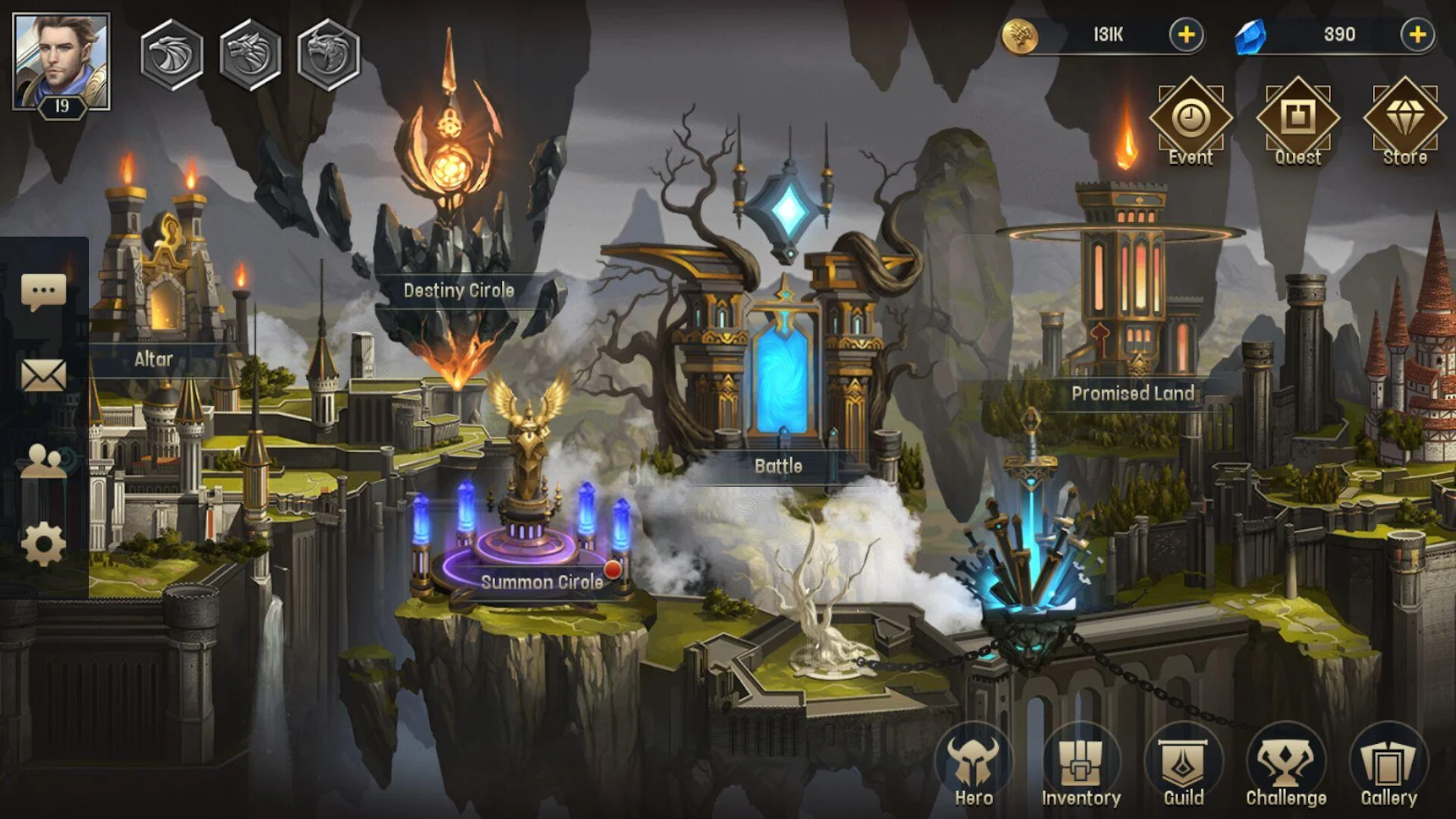Image resolution: width=1456 pixels, height=819 pixels.
Task: Open the chat speech bubble
Action: [43, 292]
